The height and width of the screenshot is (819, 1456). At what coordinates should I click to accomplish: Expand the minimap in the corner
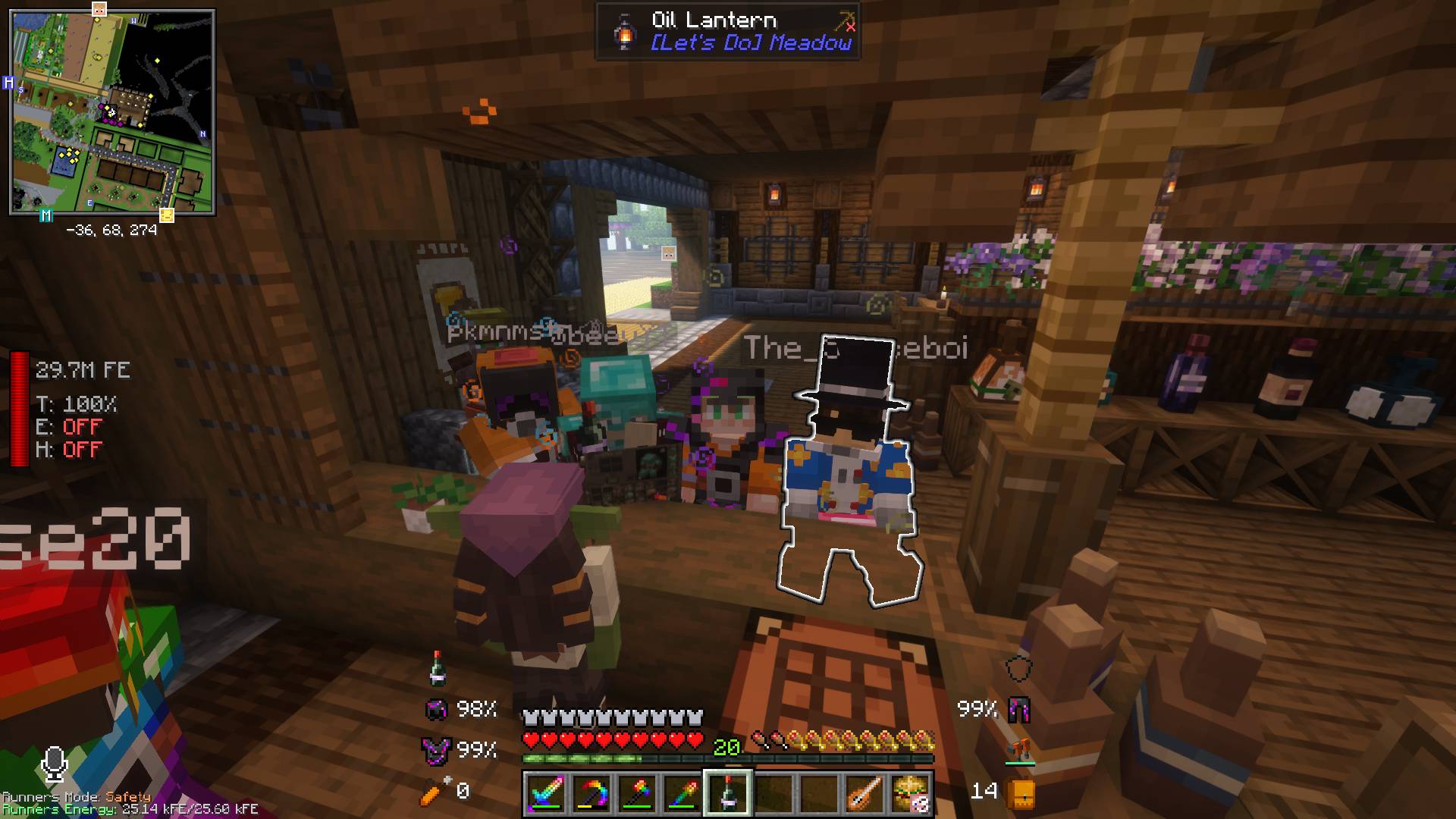[x=112, y=112]
